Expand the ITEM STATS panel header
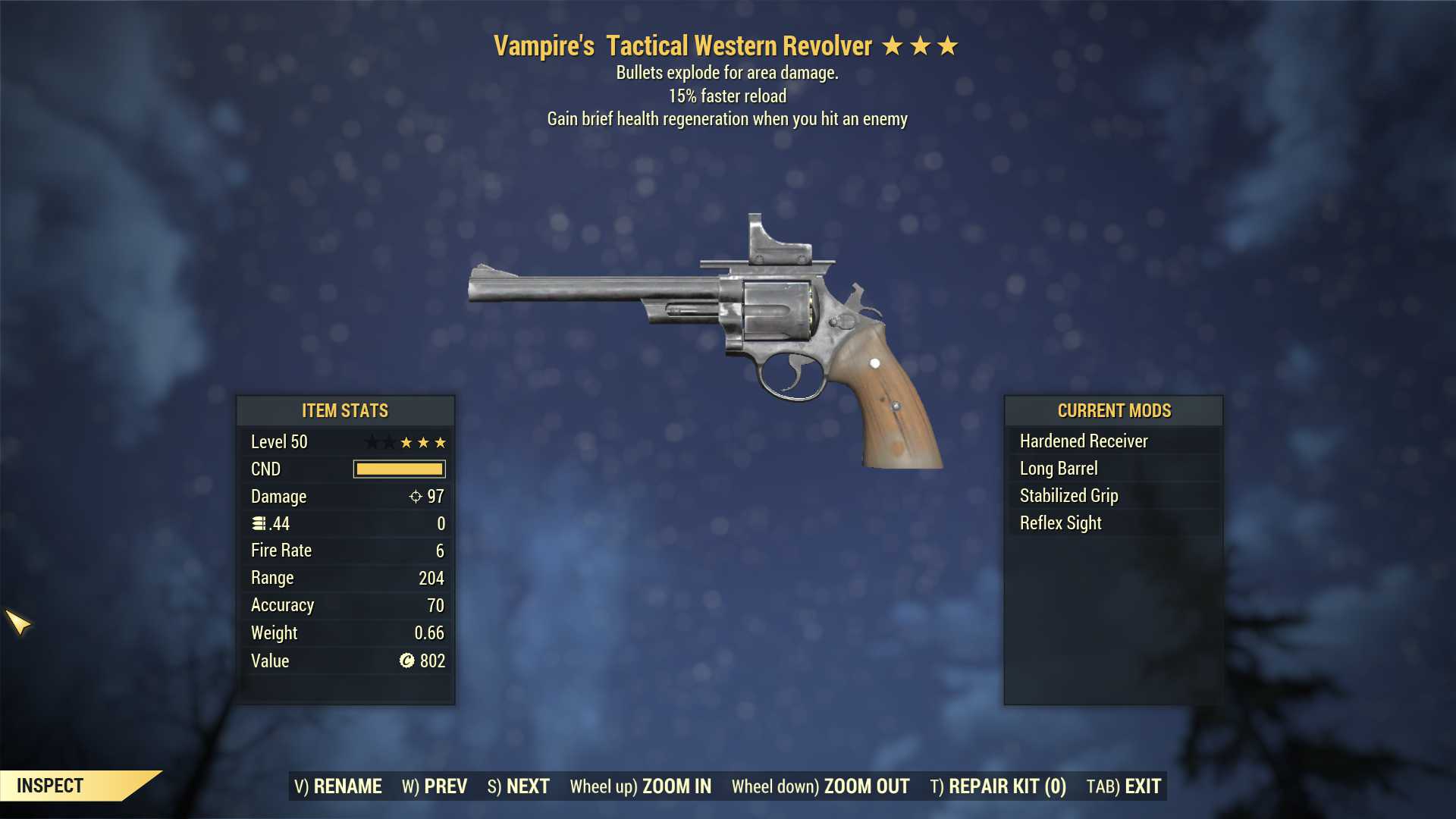 (x=345, y=410)
